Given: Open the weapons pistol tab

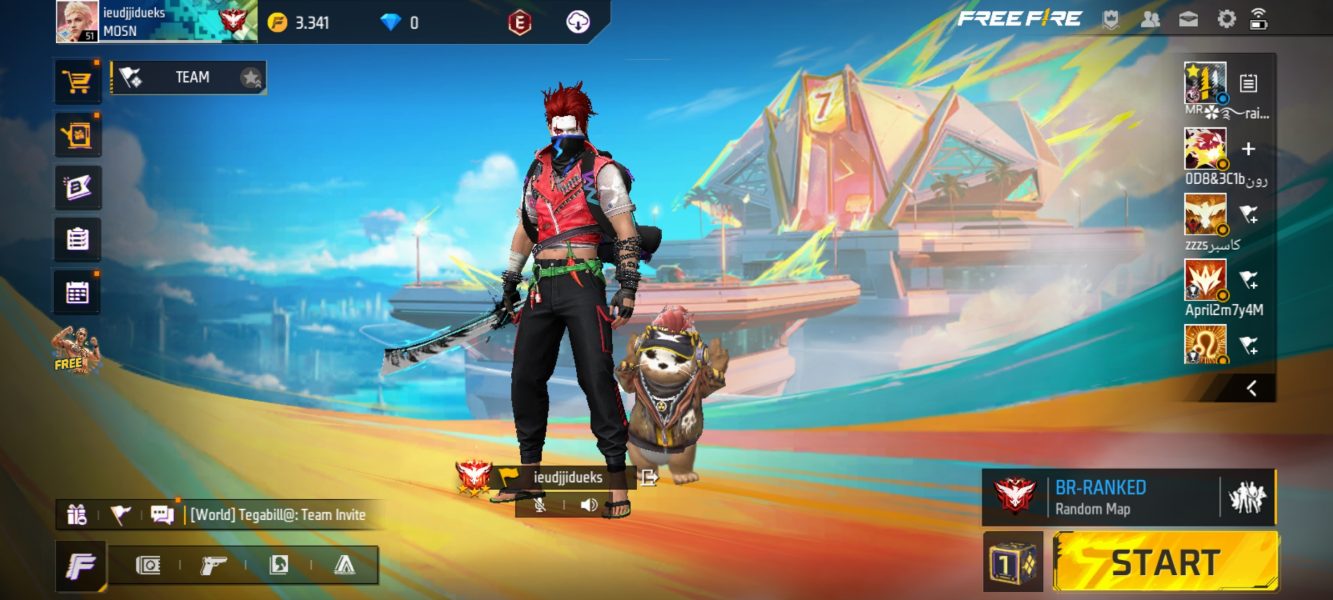Looking at the screenshot, I should [214, 565].
